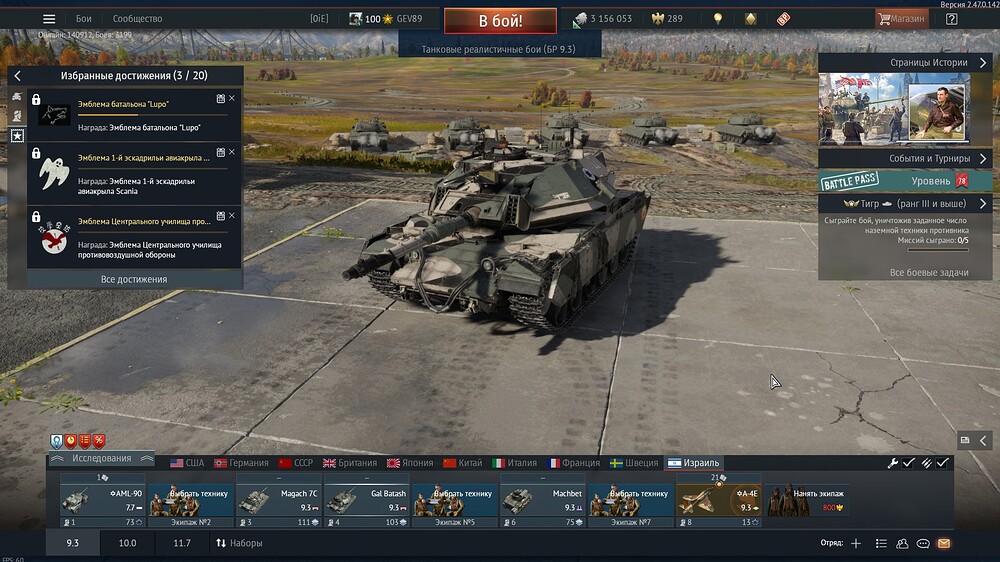
Task: Open the «Наборы» presets menu
Action: (x=239, y=543)
